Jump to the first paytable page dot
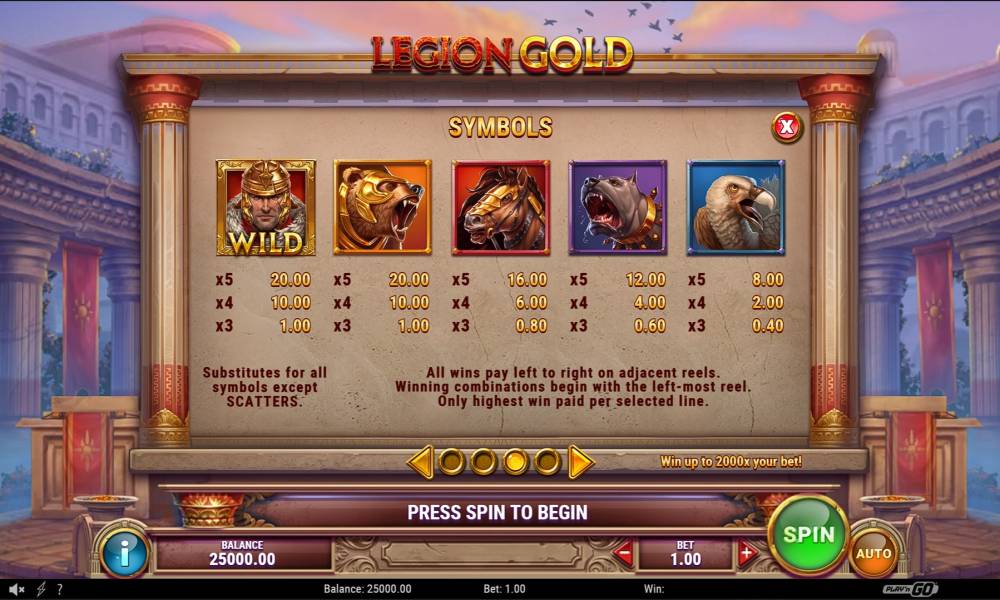Screen dimensions: 1000x600 (452, 461)
